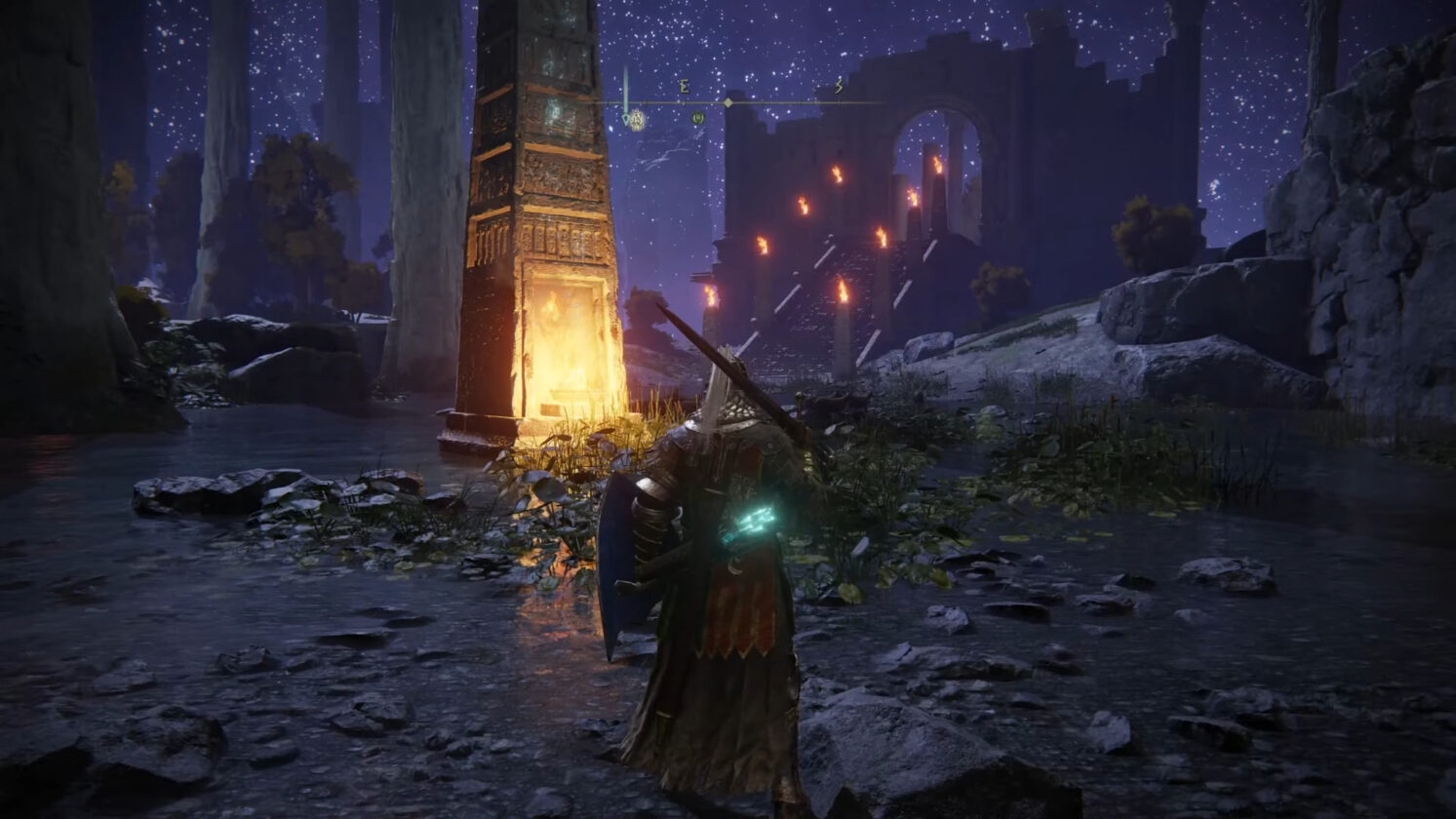Click the E cardinal direction rune
The height and width of the screenshot is (819, 1456).
tap(684, 88)
